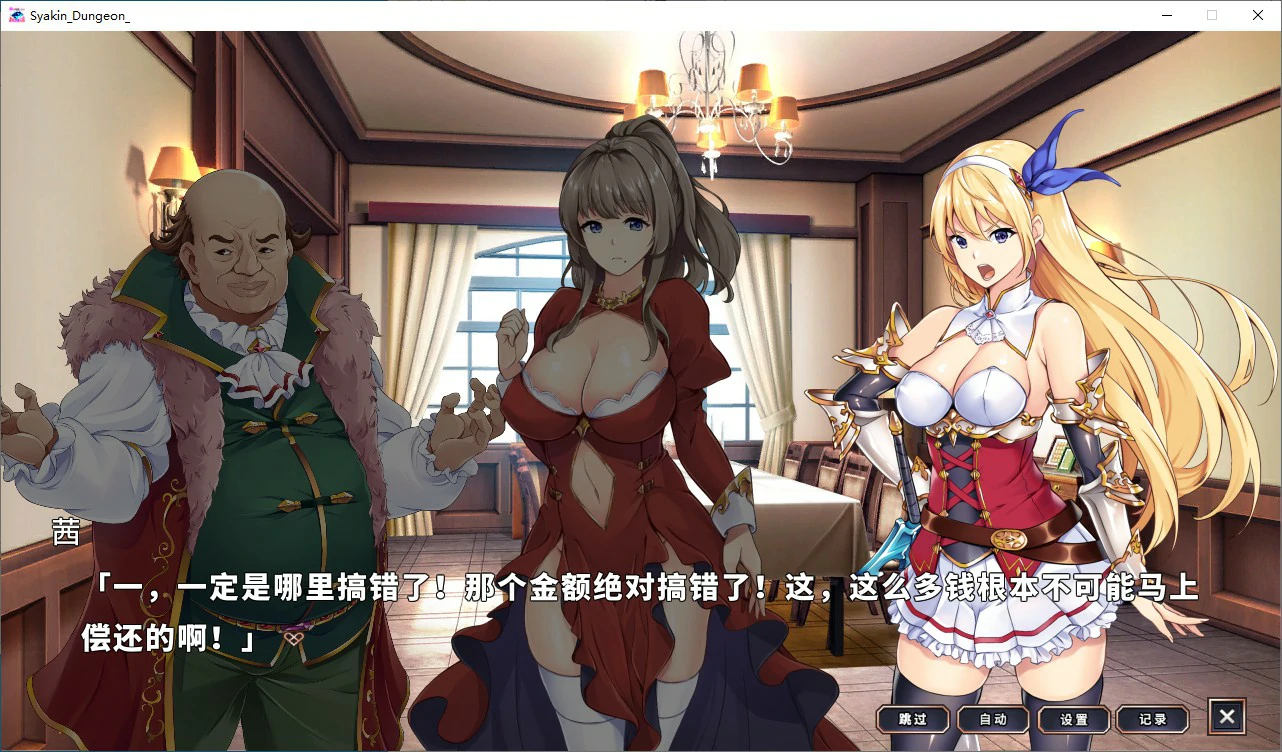Screen dimensions: 1282x752
Task: Open the 记录 message backlog
Action: [x=1152, y=718]
